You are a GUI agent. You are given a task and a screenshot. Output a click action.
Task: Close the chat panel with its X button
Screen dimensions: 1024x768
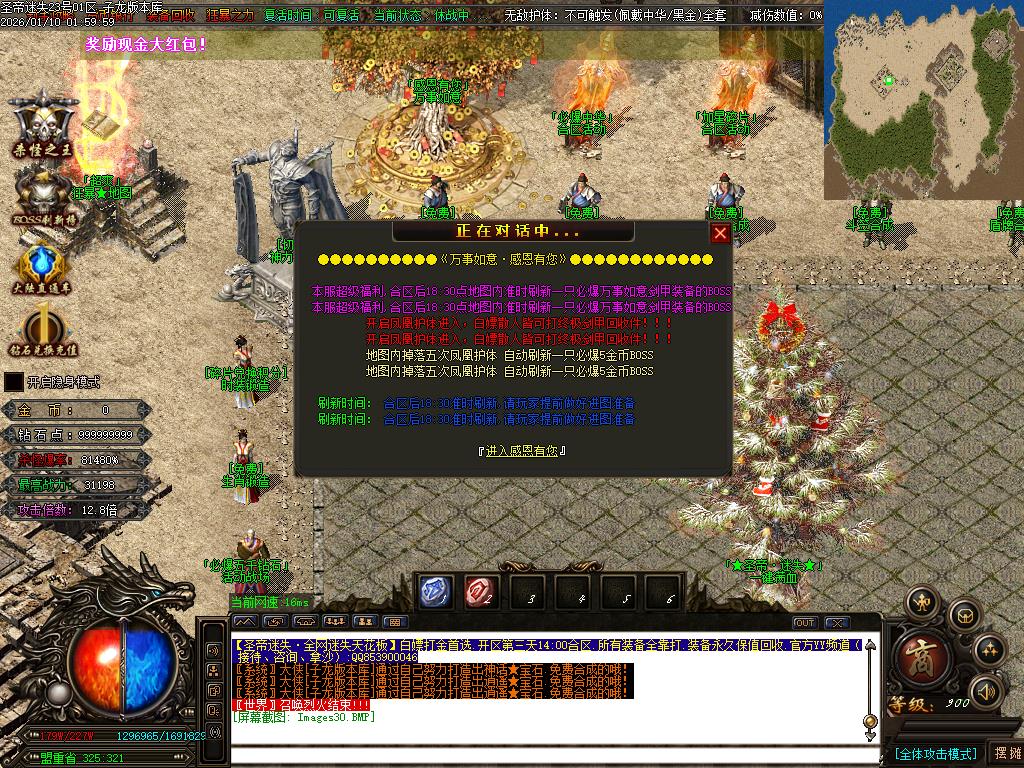click(837, 623)
